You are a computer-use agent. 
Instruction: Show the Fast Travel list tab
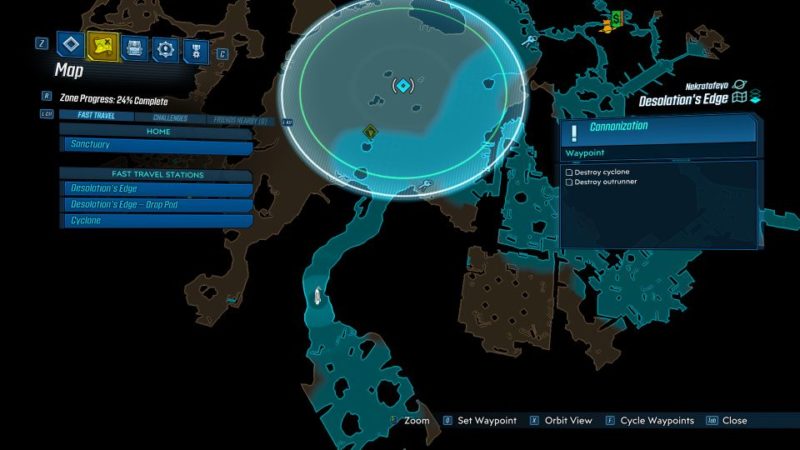click(95, 116)
